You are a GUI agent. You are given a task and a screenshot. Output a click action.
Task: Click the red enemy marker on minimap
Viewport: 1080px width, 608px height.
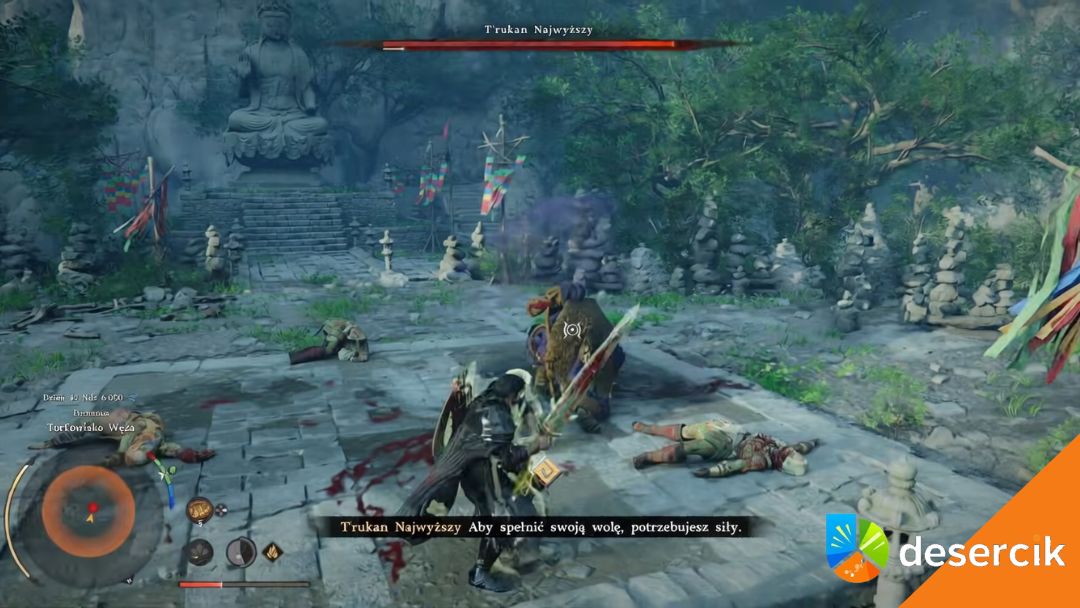(x=92, y=508)
